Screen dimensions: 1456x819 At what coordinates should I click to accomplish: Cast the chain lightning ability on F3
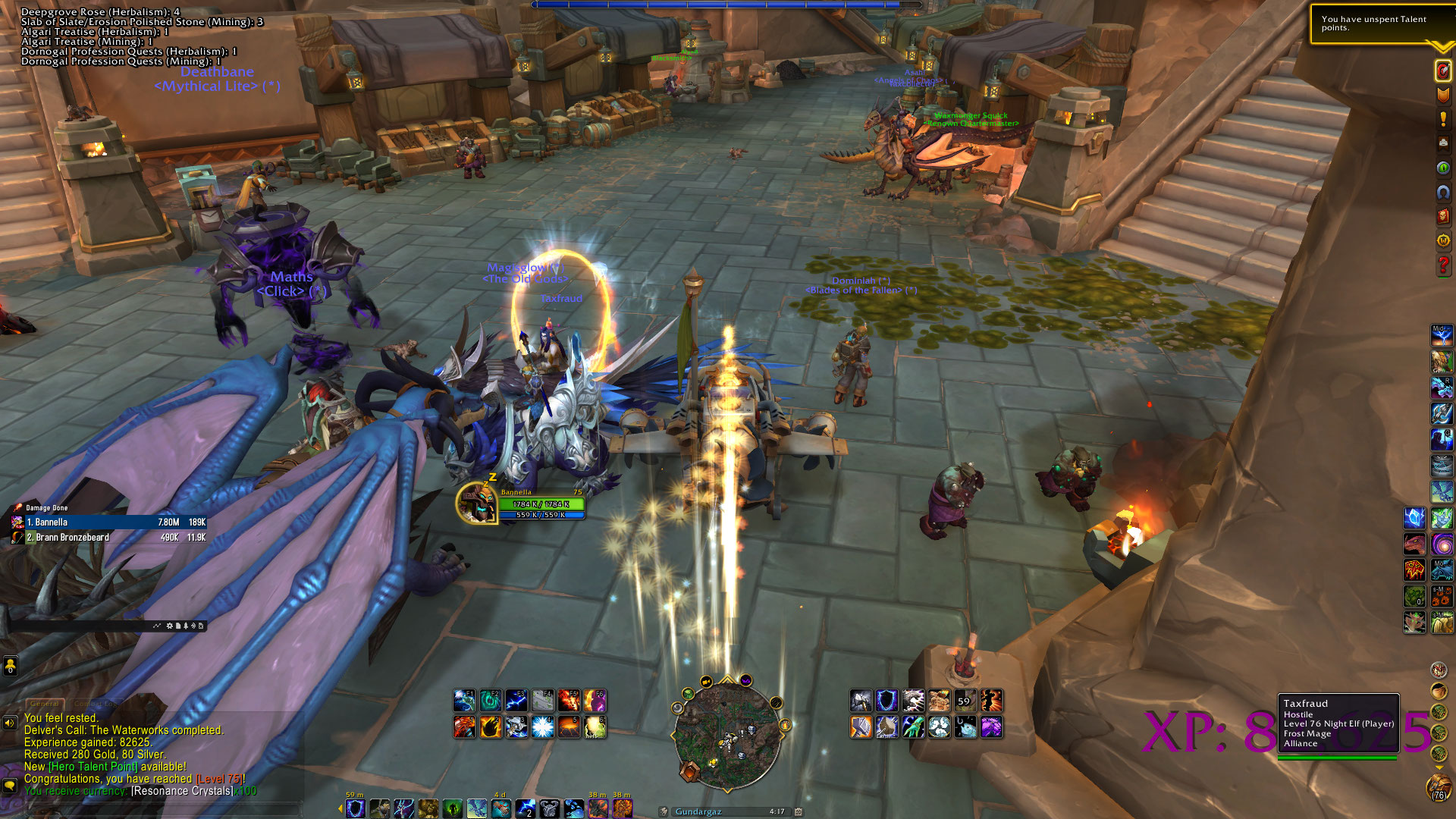tap(516, 700)
